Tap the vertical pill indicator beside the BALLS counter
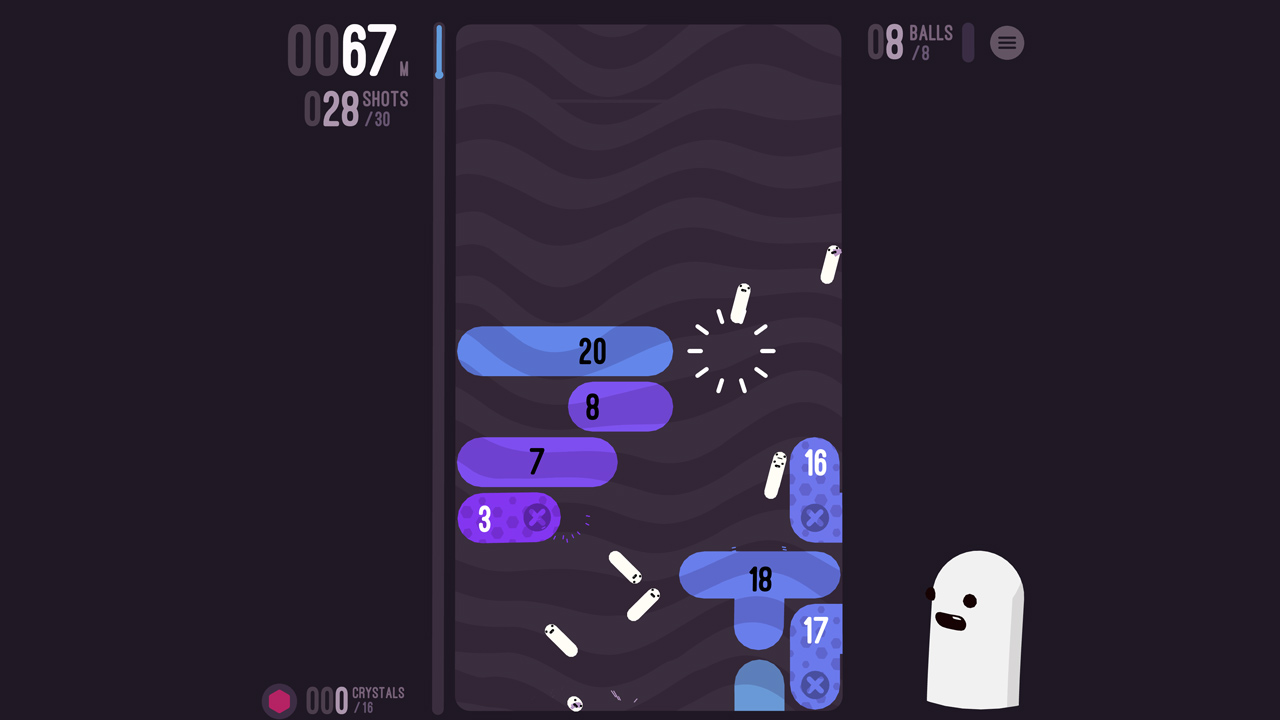Viewport: 1280px width, 720px height. 966,43
